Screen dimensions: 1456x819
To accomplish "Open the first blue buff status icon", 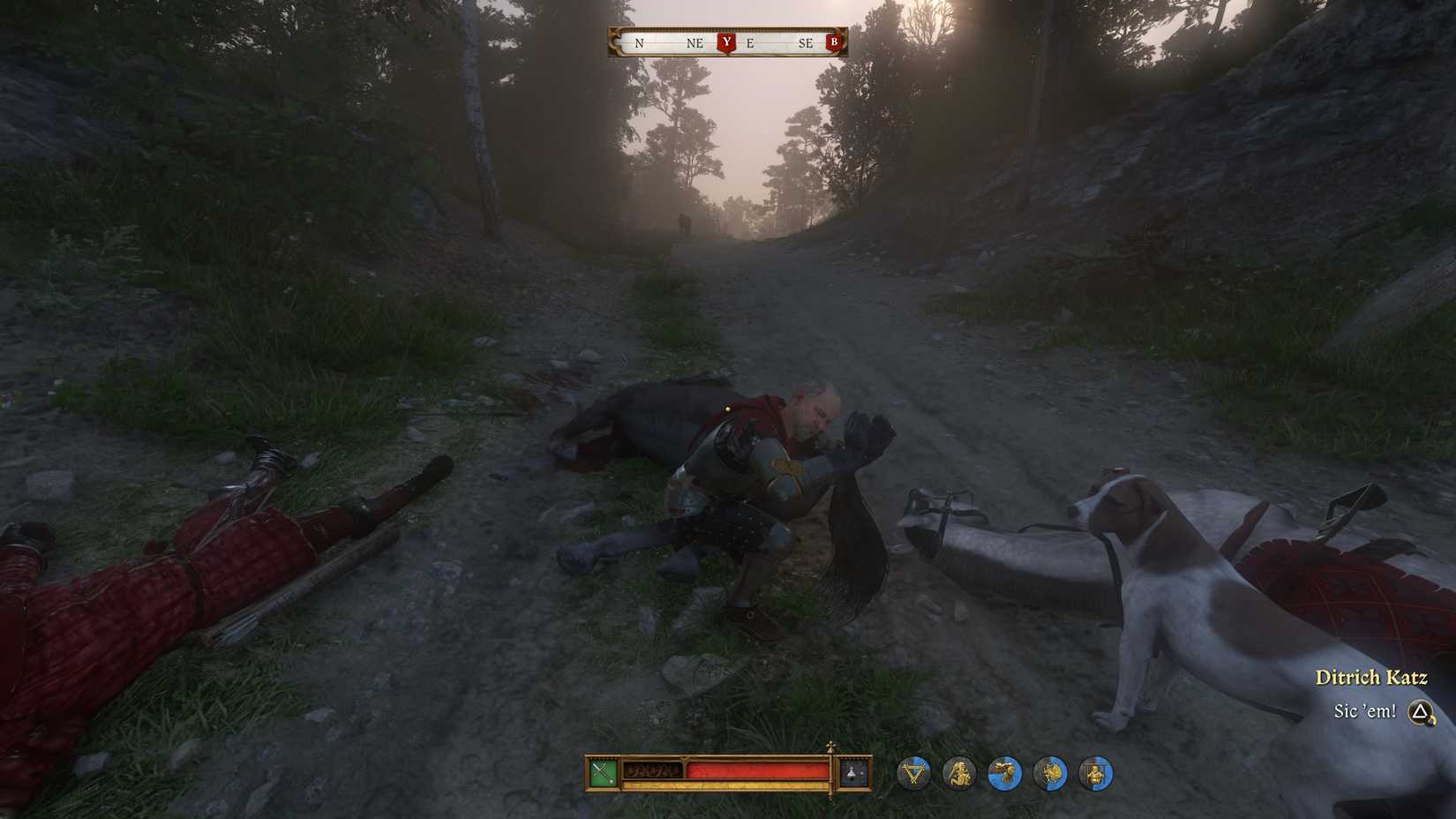I will [915, 774].
